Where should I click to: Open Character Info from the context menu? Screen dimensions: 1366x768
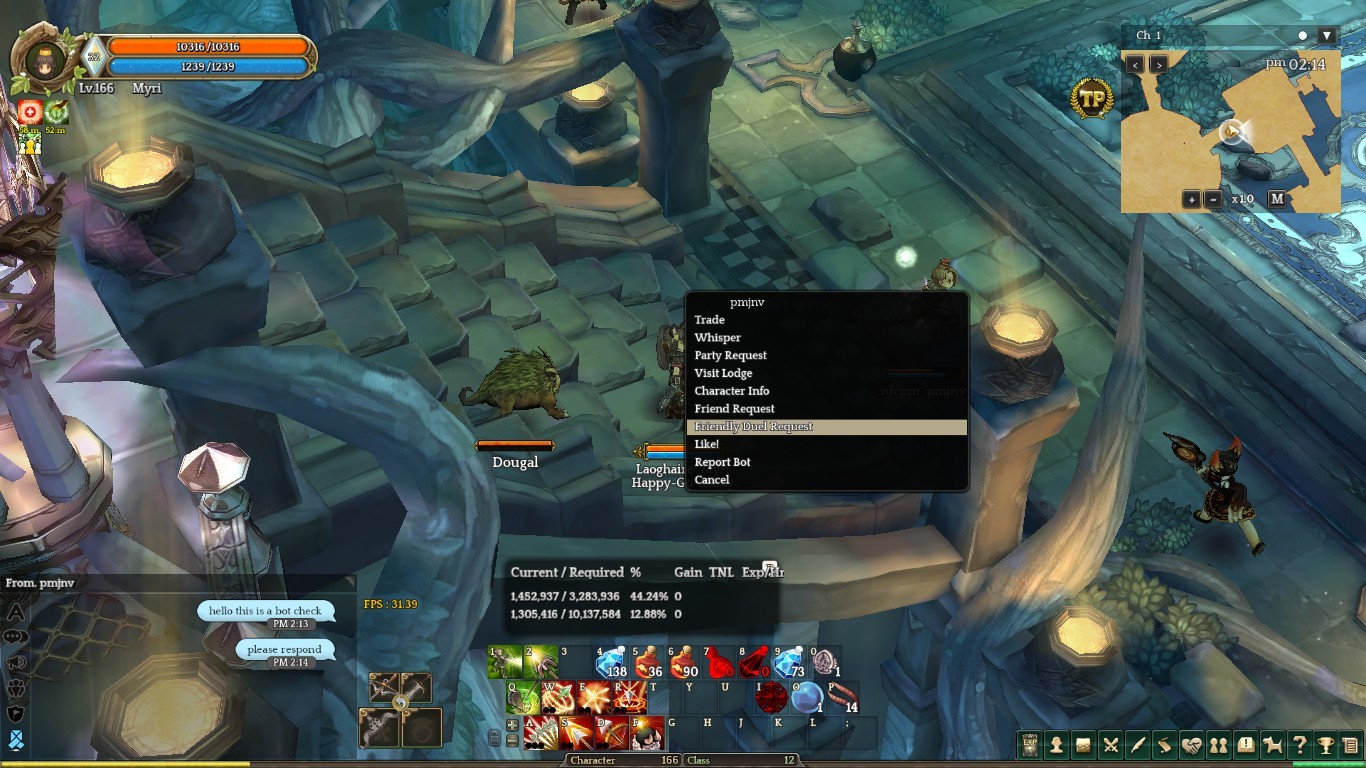[732, 391]
